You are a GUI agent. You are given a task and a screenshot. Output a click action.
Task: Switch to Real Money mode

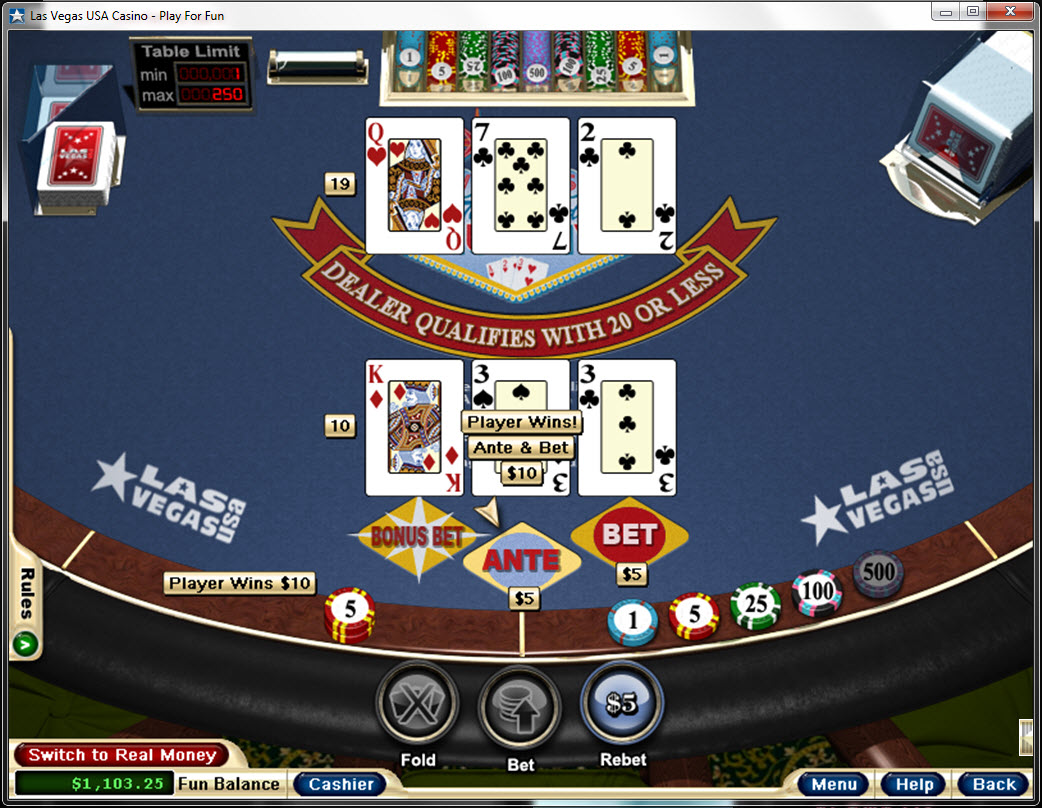click(x=121, y=755)
